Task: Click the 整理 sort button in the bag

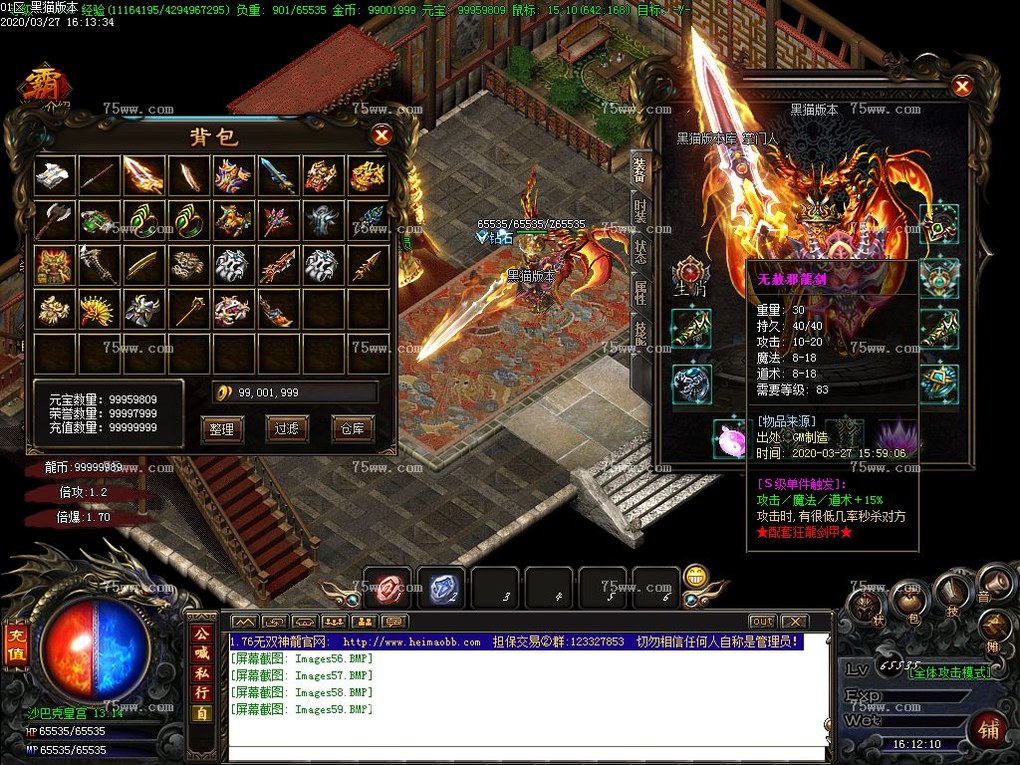Action: pyautogui.click(x=221, y=429)
